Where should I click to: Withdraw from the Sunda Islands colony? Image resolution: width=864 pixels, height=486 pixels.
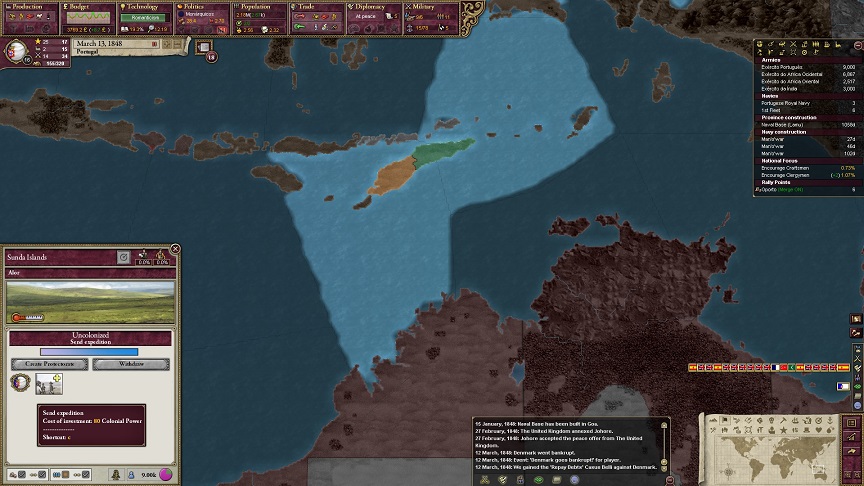click(x=130, y=364)
